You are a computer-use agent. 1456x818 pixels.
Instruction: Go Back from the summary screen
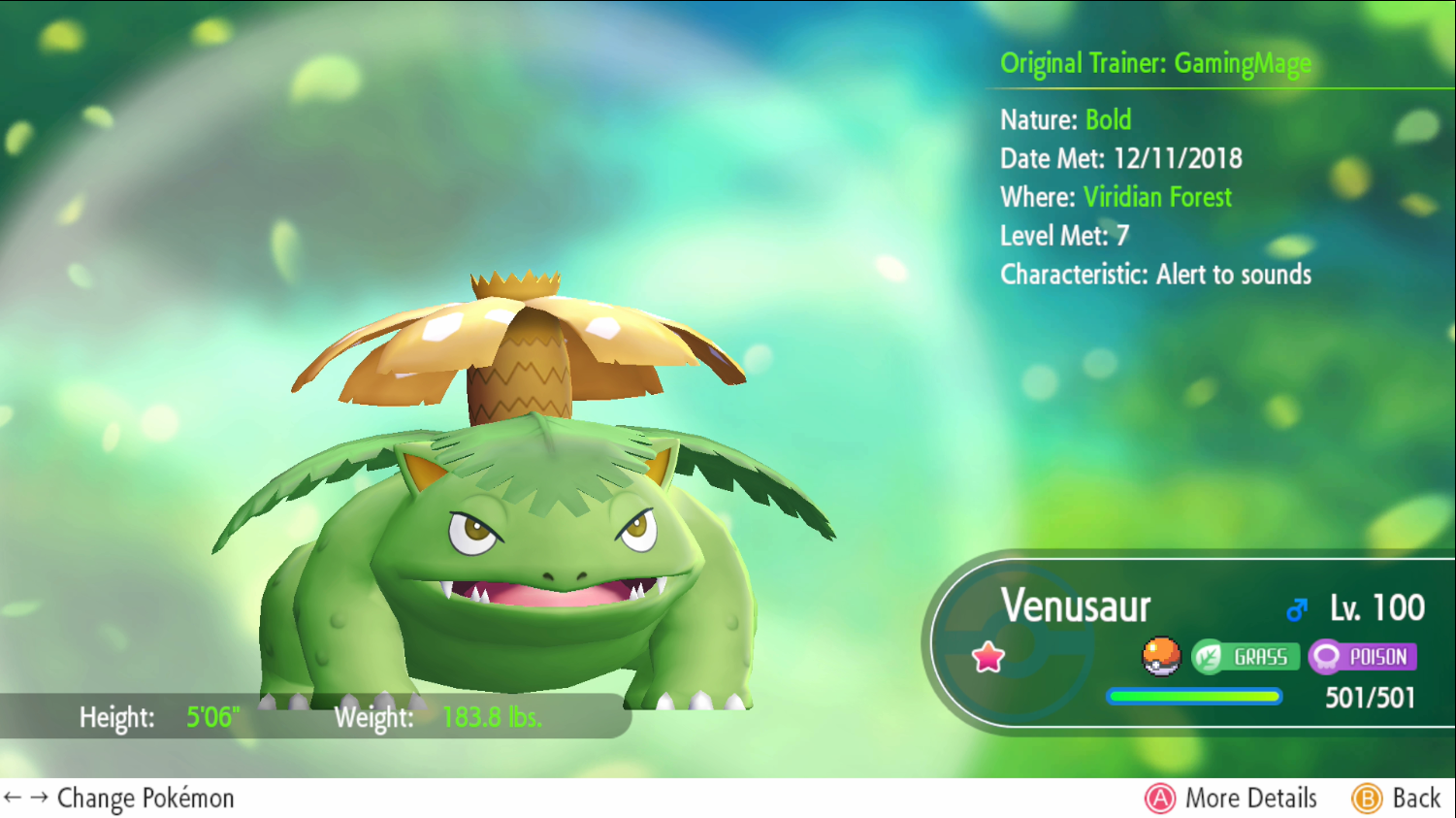(1397, 798)
